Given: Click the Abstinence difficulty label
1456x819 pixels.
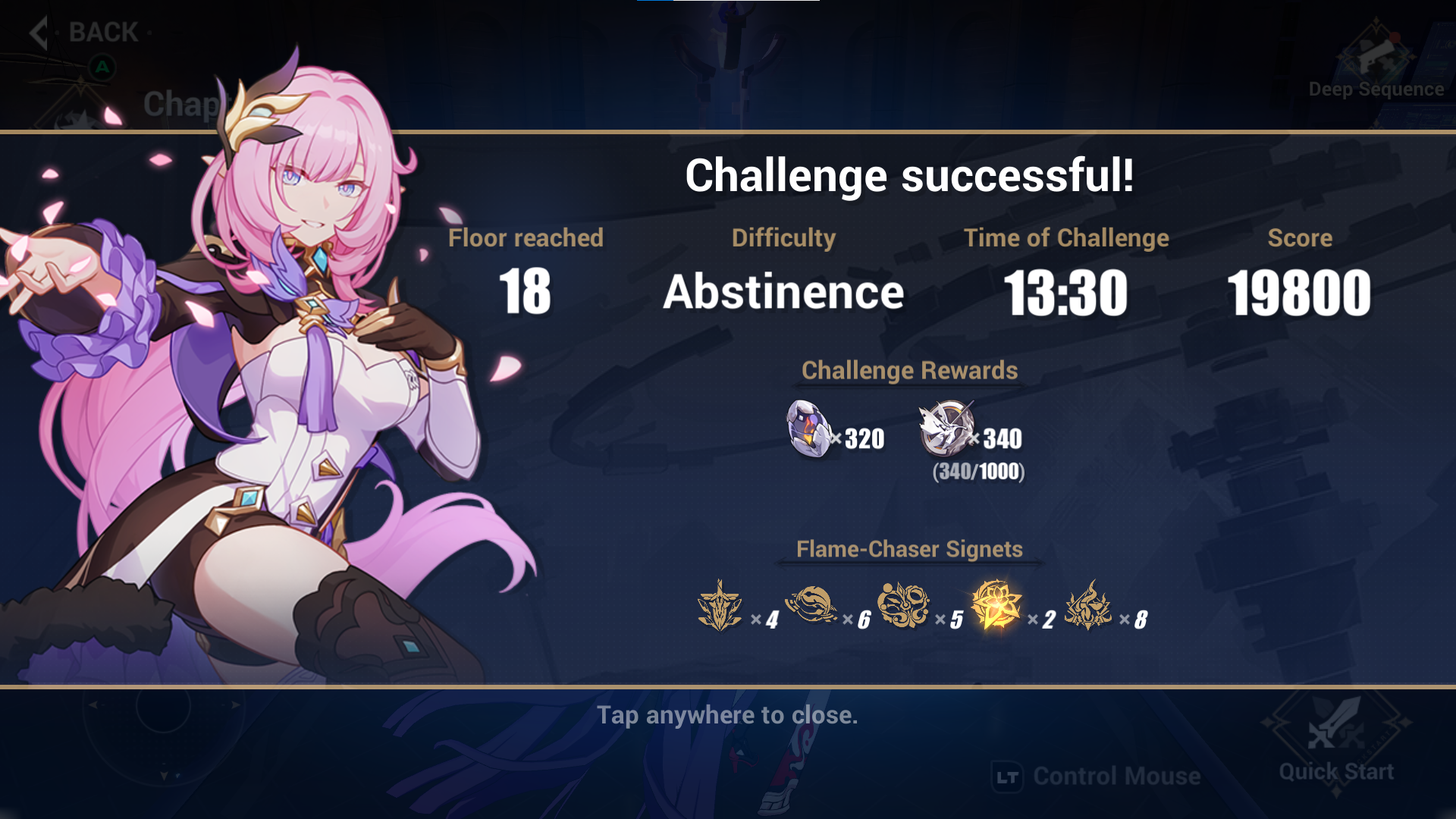Looking at the screenshot, I should click(x=783, y=293).
